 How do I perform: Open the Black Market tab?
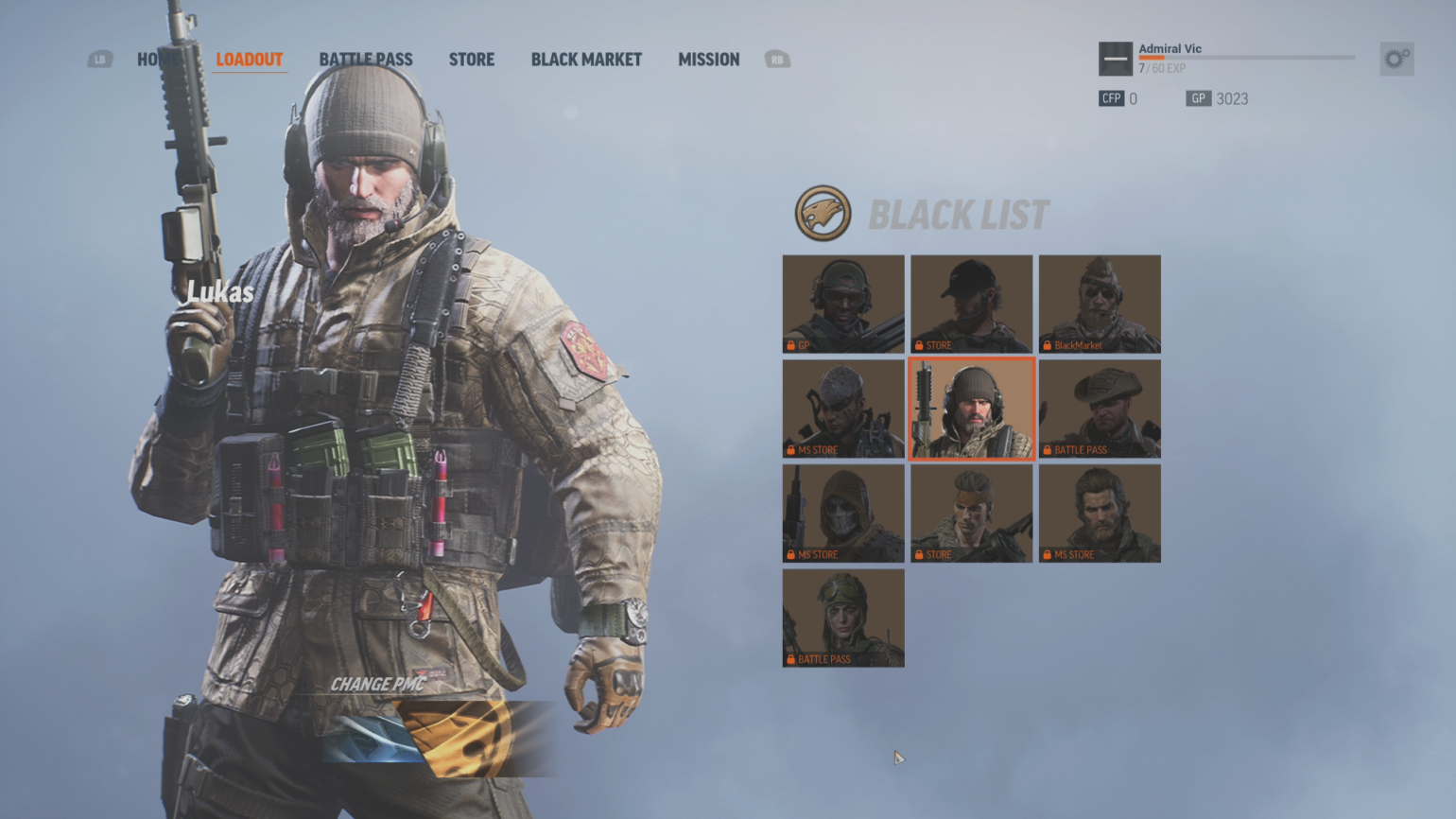586,60
